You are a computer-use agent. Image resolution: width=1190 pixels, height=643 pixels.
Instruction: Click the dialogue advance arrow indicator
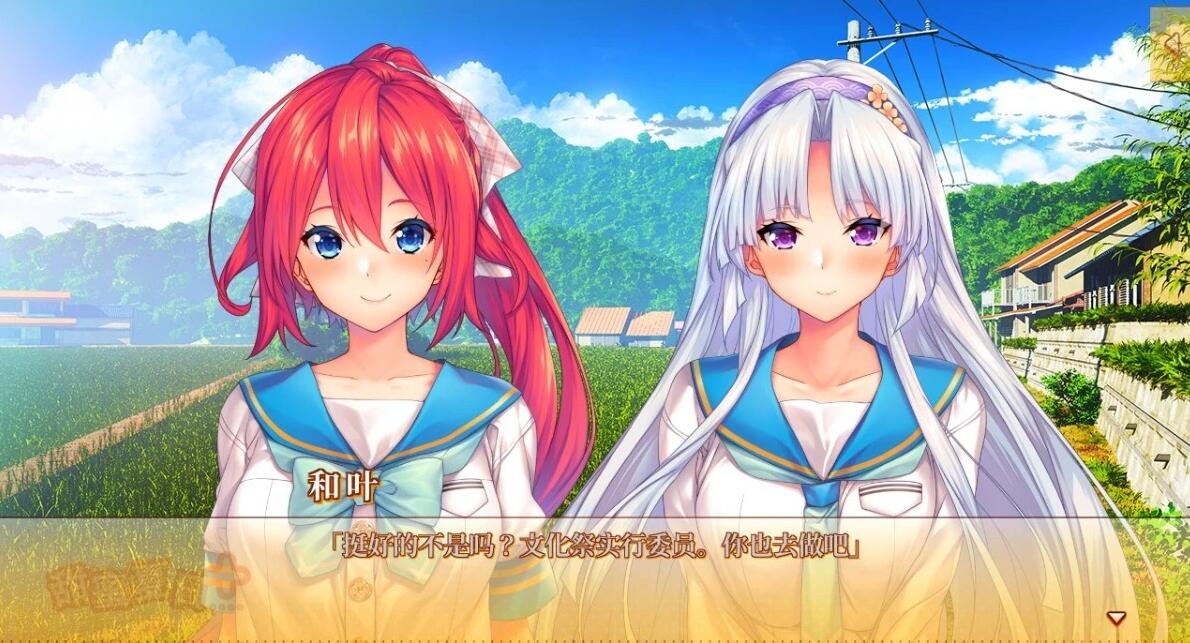1116,617
